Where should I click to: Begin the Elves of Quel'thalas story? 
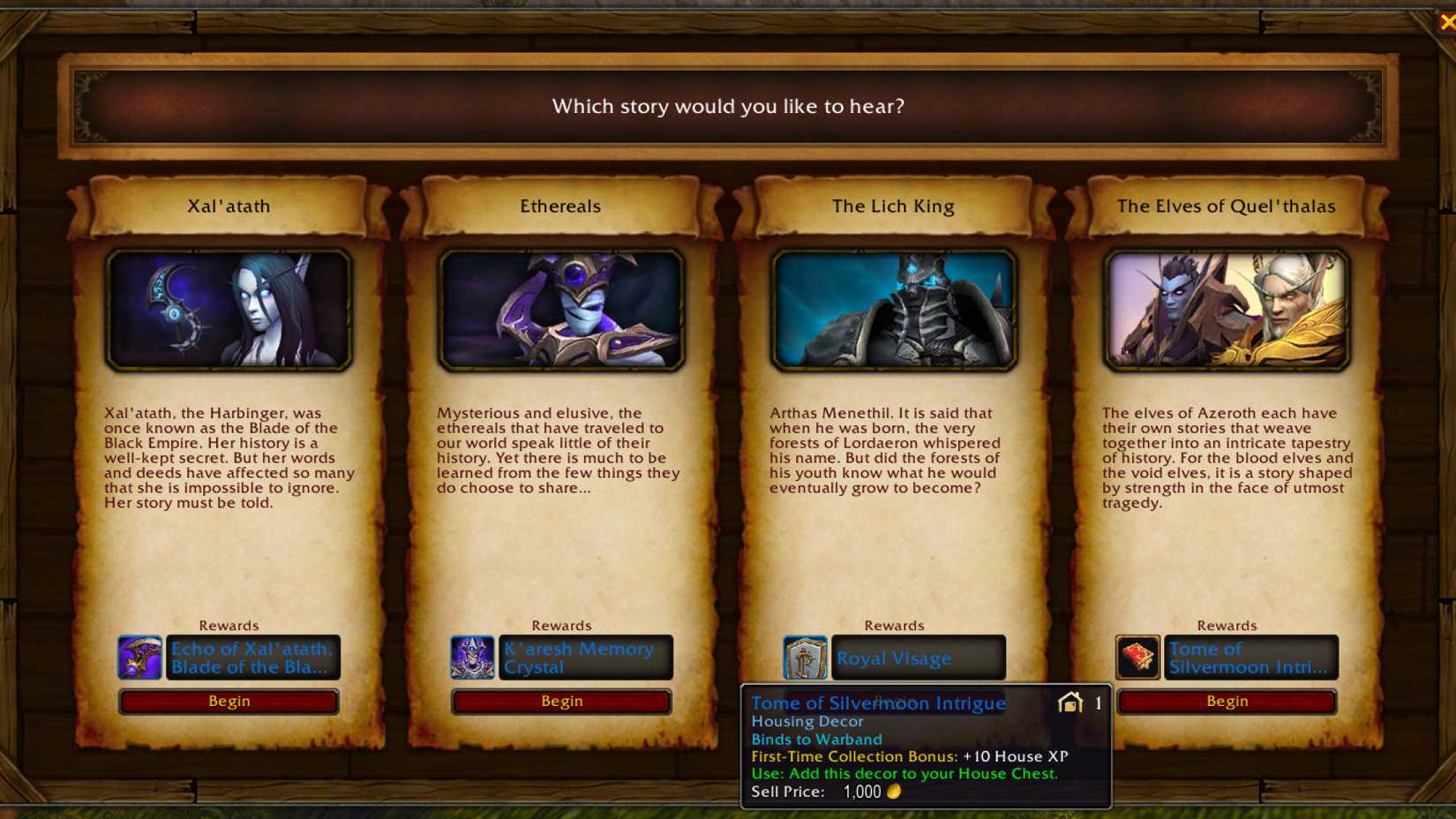tap(1227, 701)
